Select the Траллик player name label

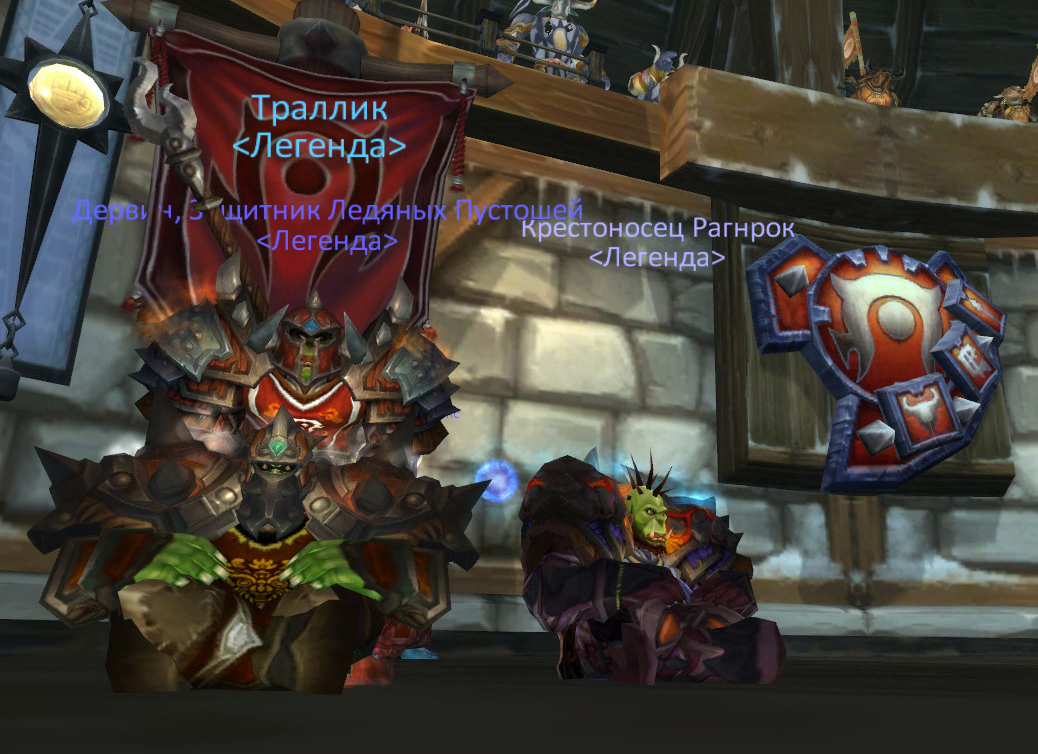point(319,108)
